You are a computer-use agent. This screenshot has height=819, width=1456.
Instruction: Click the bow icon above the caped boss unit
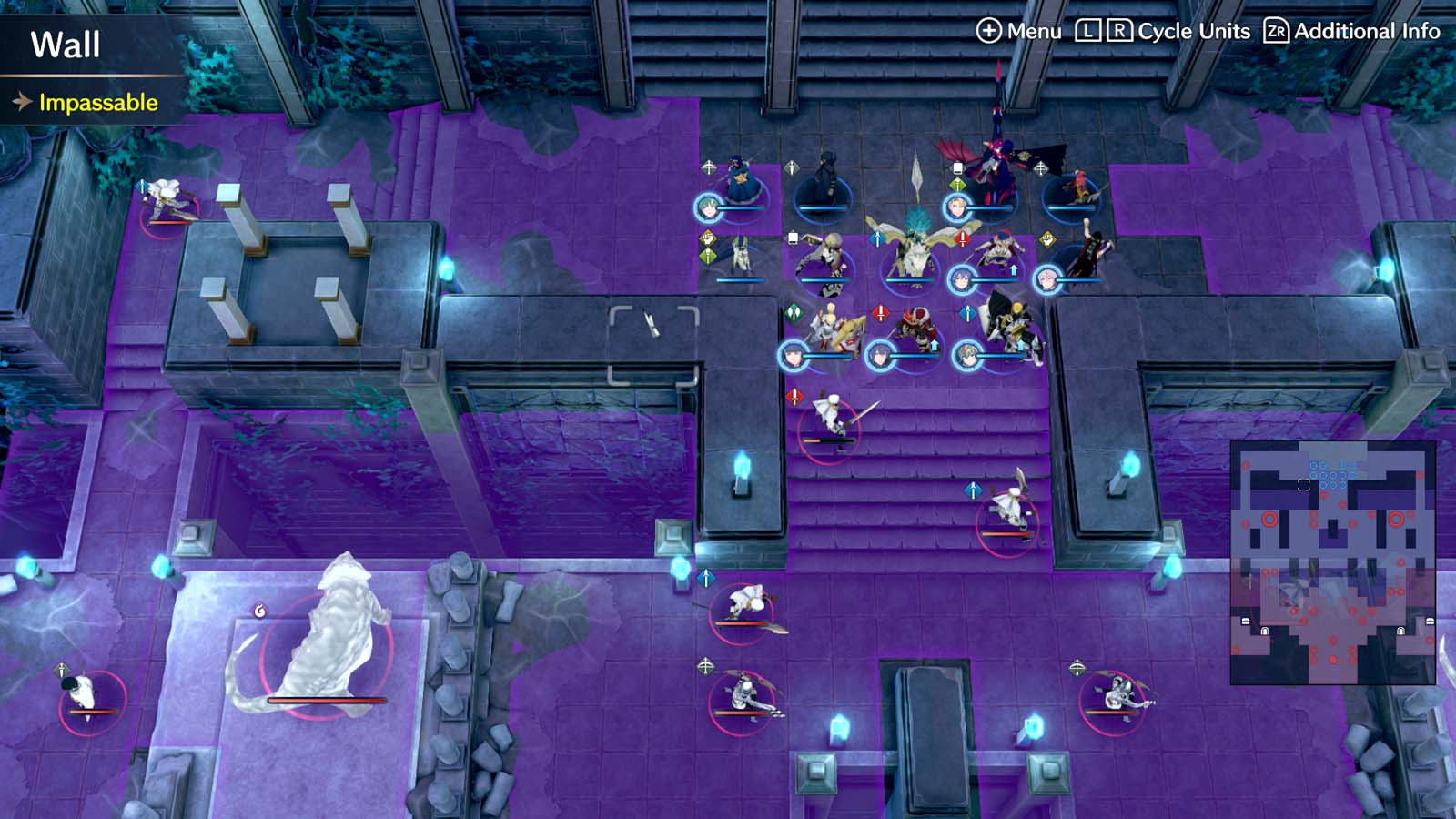[x=1040, y=170]
